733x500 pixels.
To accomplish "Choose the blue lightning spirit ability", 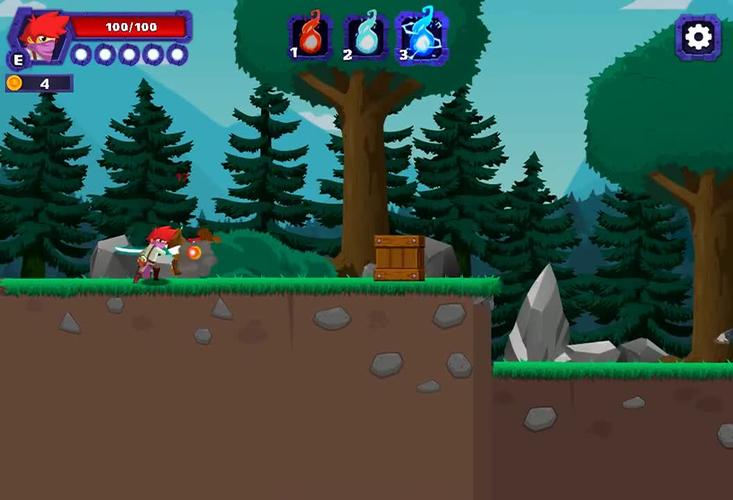I will (x=422, y=36).
